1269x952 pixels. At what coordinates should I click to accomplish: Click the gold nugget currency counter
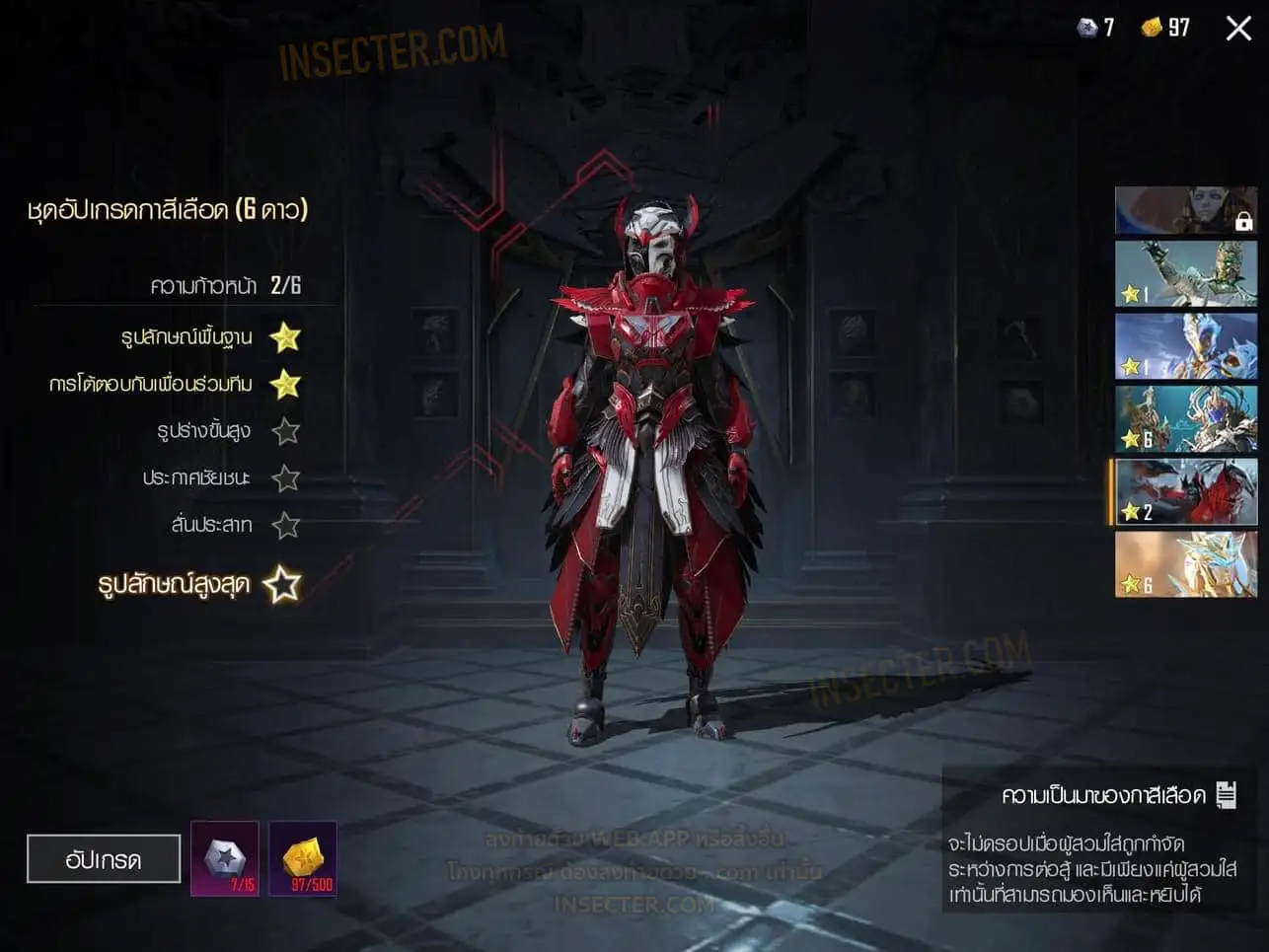coord(1165,28)
